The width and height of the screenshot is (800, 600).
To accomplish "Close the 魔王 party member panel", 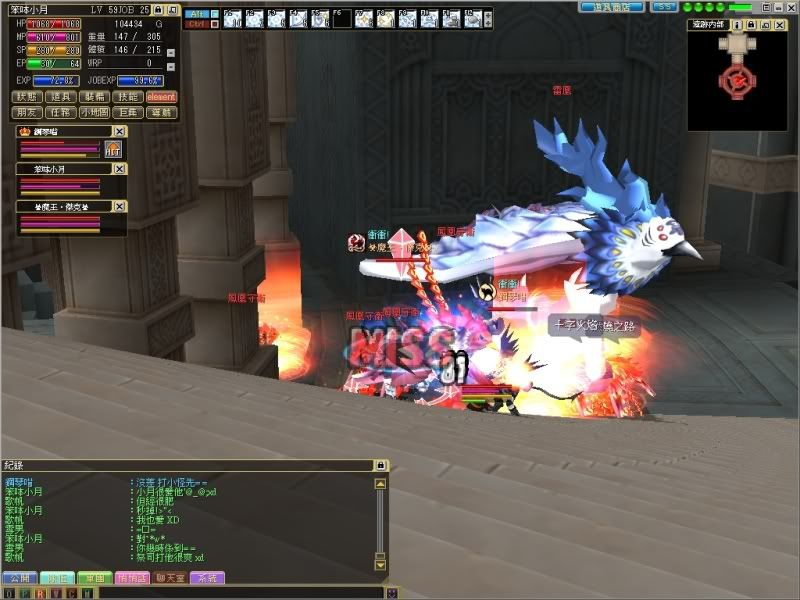I will point(120,206).
